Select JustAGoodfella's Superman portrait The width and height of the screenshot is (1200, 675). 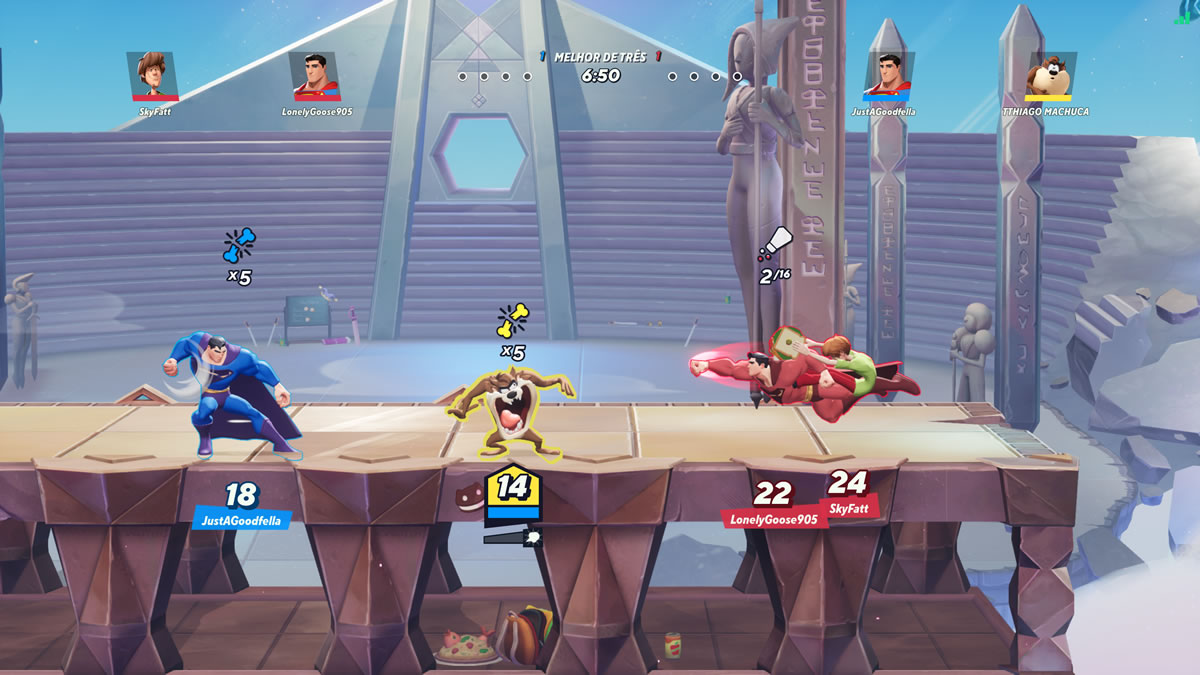coord(889,75)
